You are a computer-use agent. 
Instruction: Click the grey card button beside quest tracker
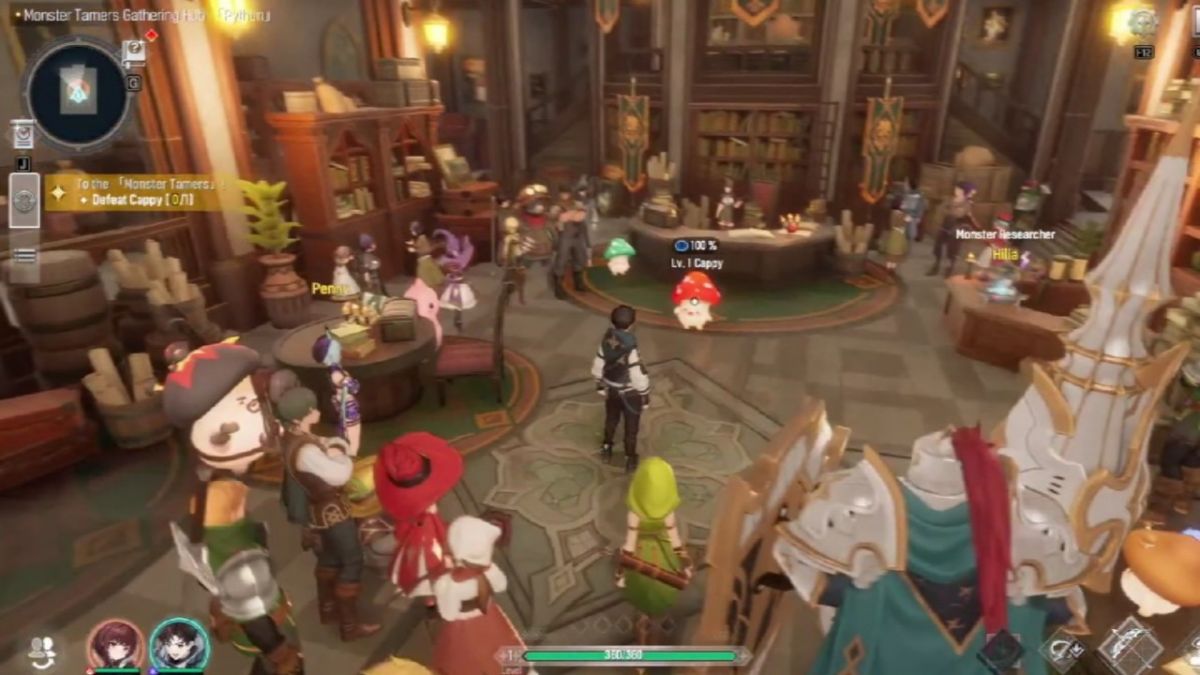(24, 200)
